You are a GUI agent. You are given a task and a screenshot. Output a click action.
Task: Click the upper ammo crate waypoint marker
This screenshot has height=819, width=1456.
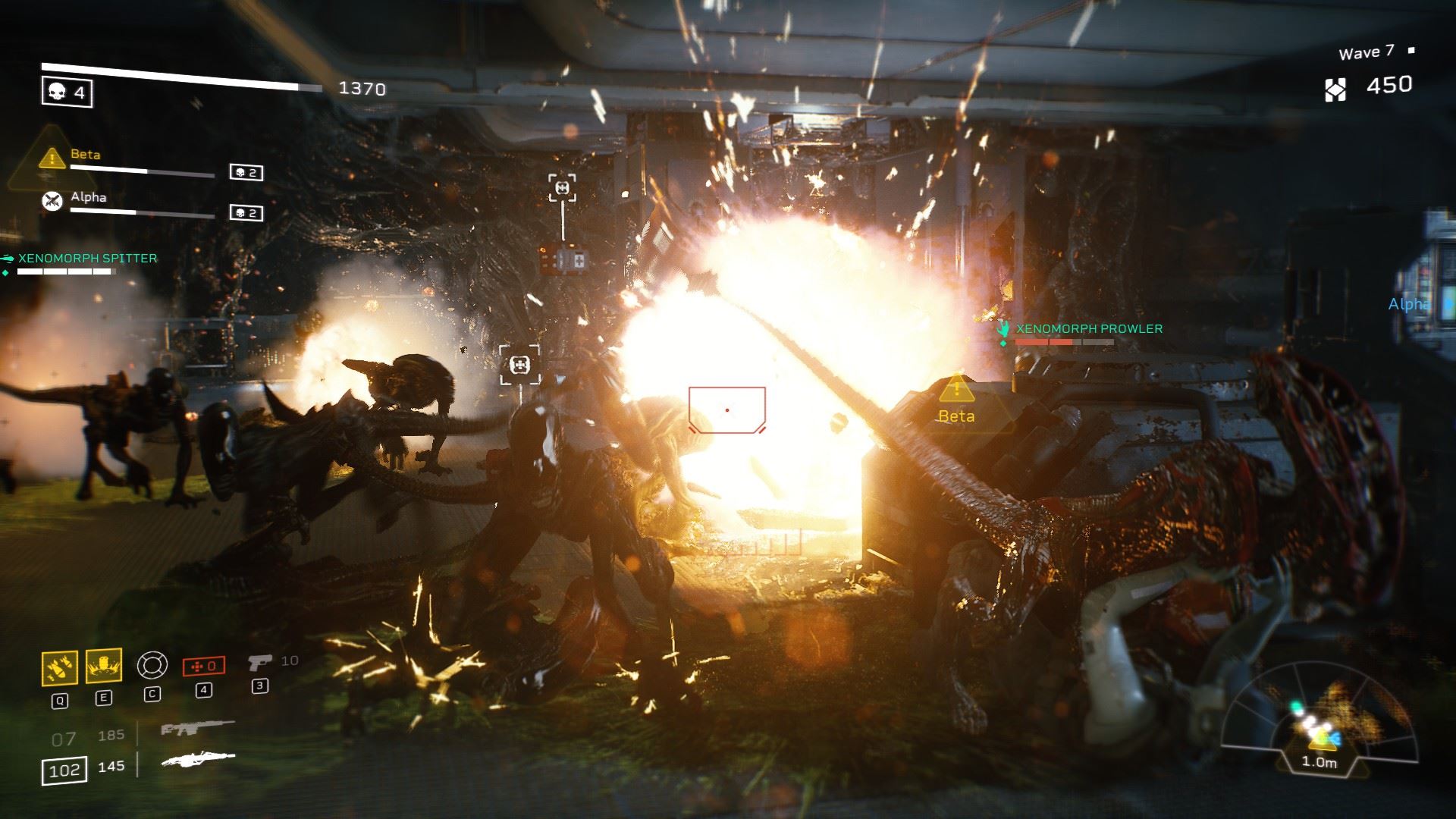coord(562,188)
